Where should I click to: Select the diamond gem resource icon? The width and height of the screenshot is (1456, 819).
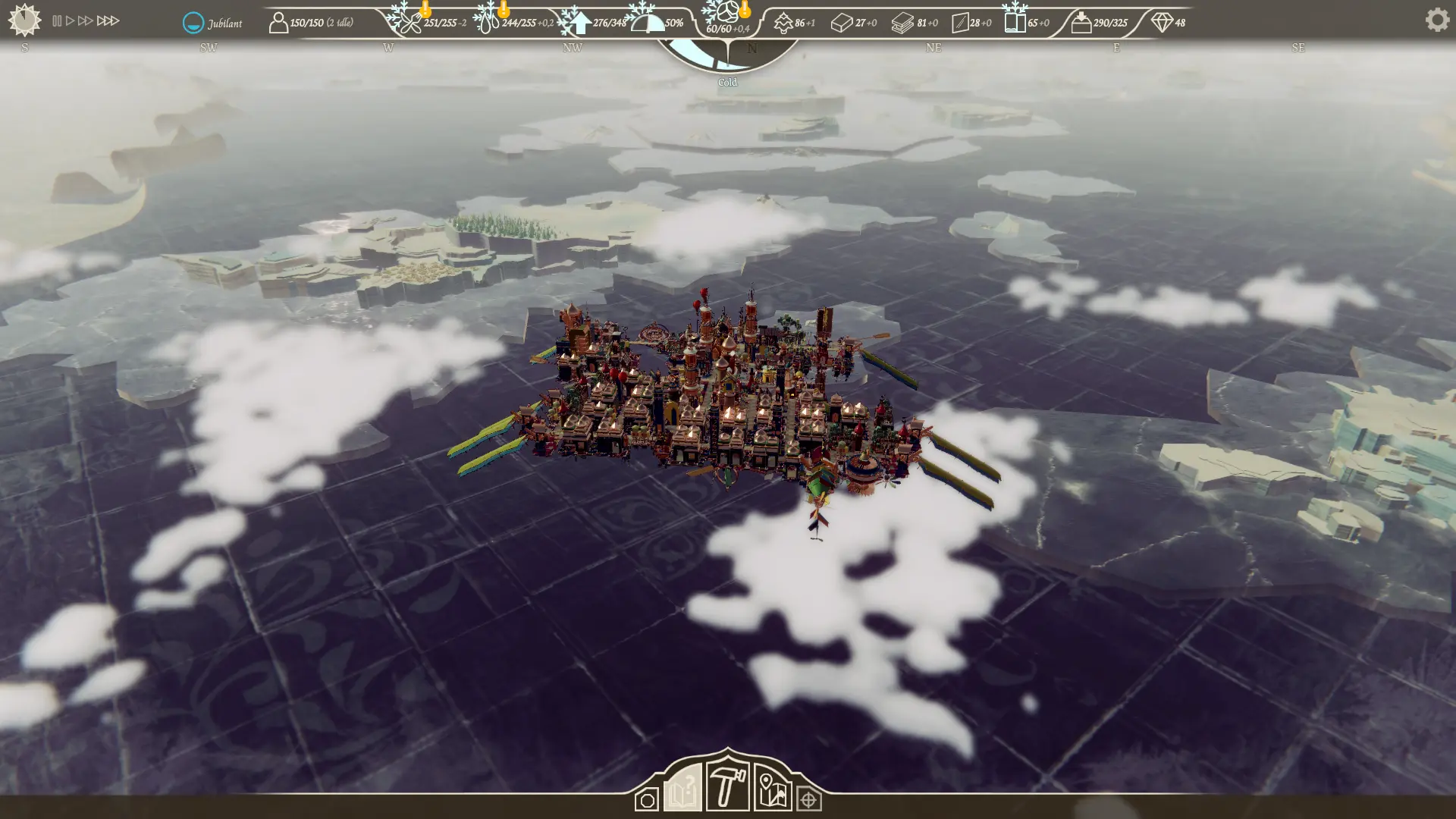(x=1161, y=23)
